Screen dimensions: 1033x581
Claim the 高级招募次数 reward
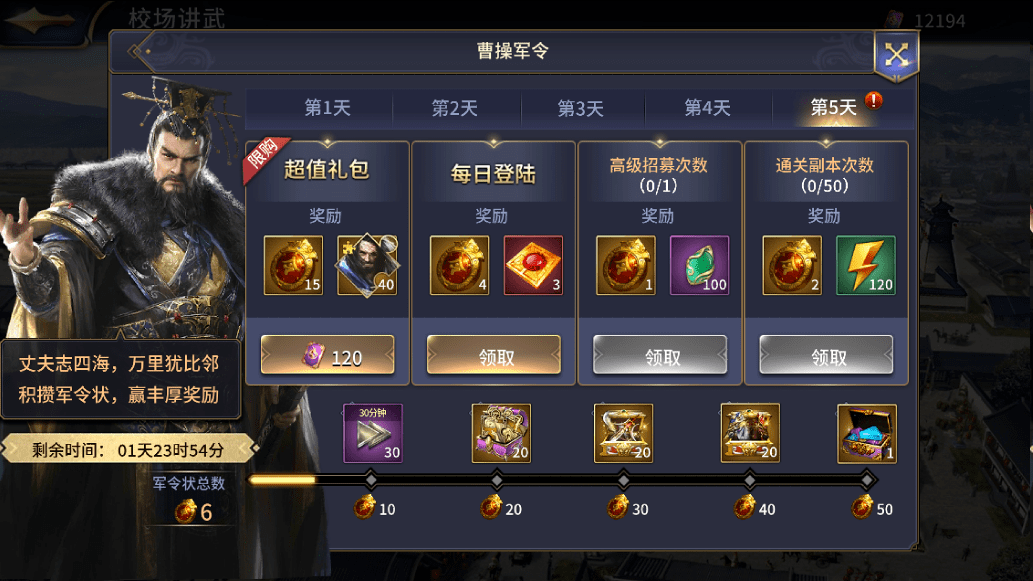(660, 355)
